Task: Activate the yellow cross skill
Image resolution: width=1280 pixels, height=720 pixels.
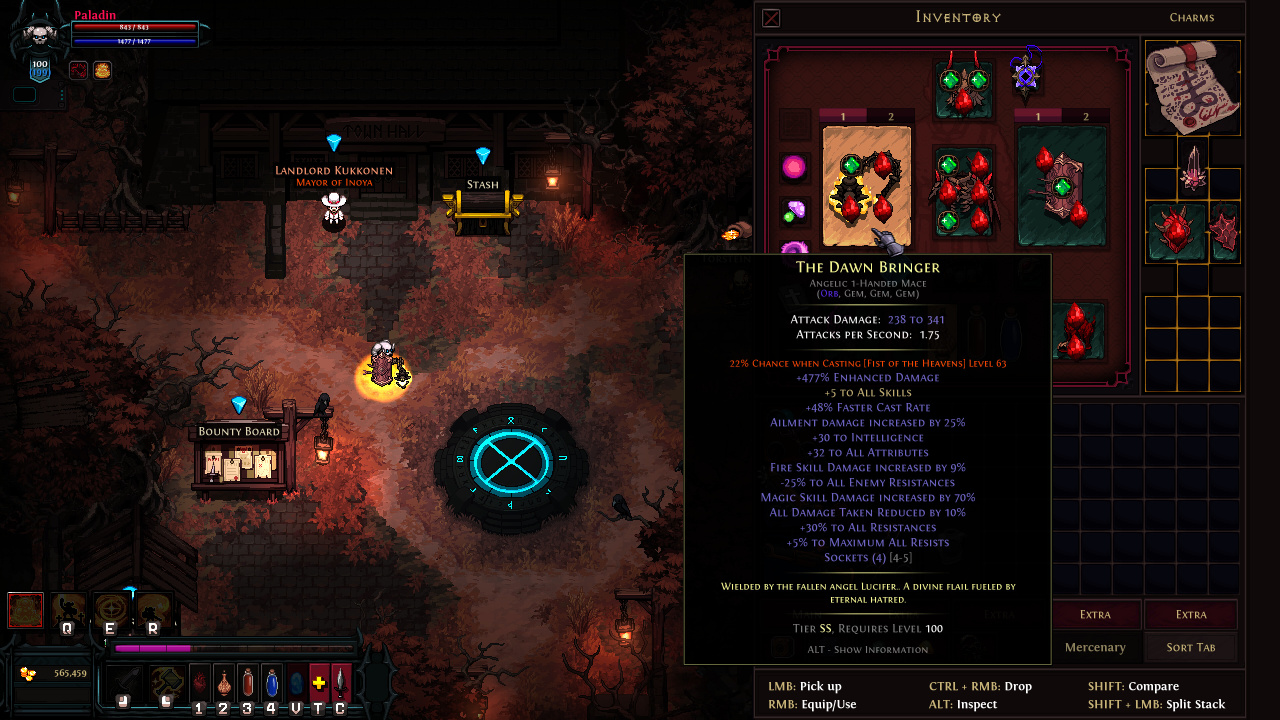Action: tap(319, 684)
